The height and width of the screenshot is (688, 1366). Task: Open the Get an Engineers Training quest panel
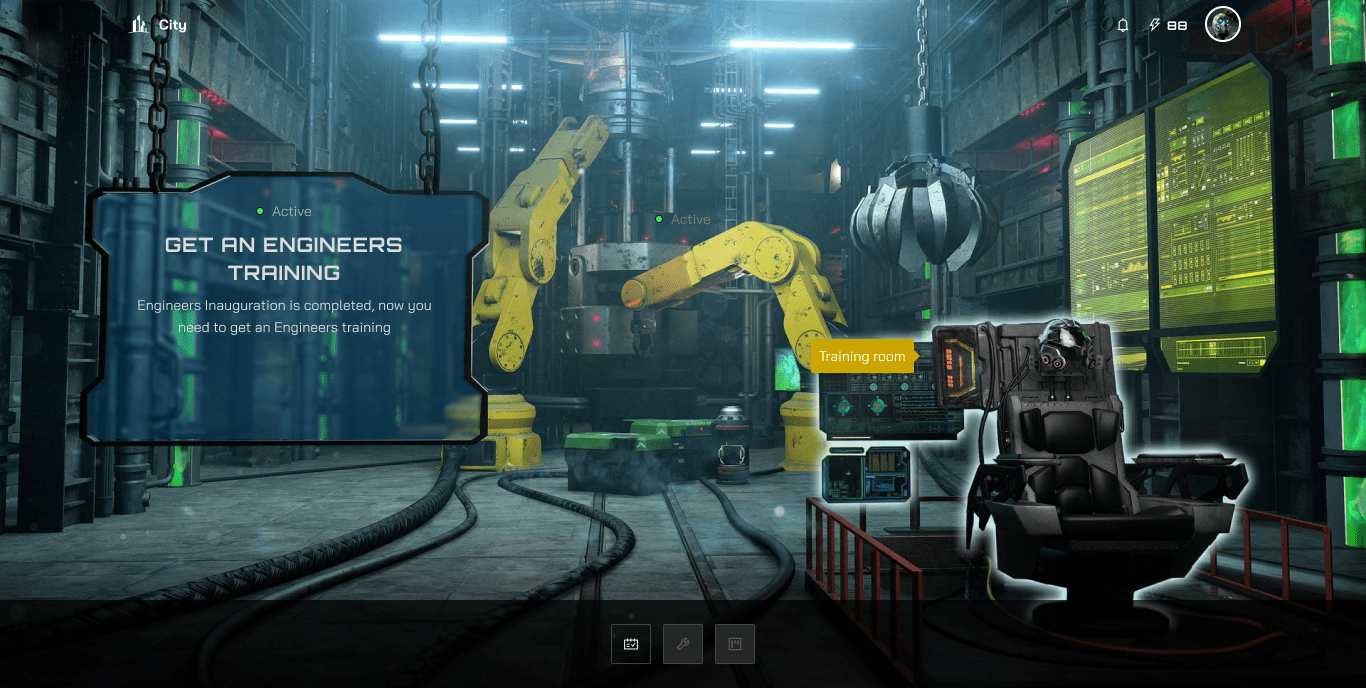[284, 310]
